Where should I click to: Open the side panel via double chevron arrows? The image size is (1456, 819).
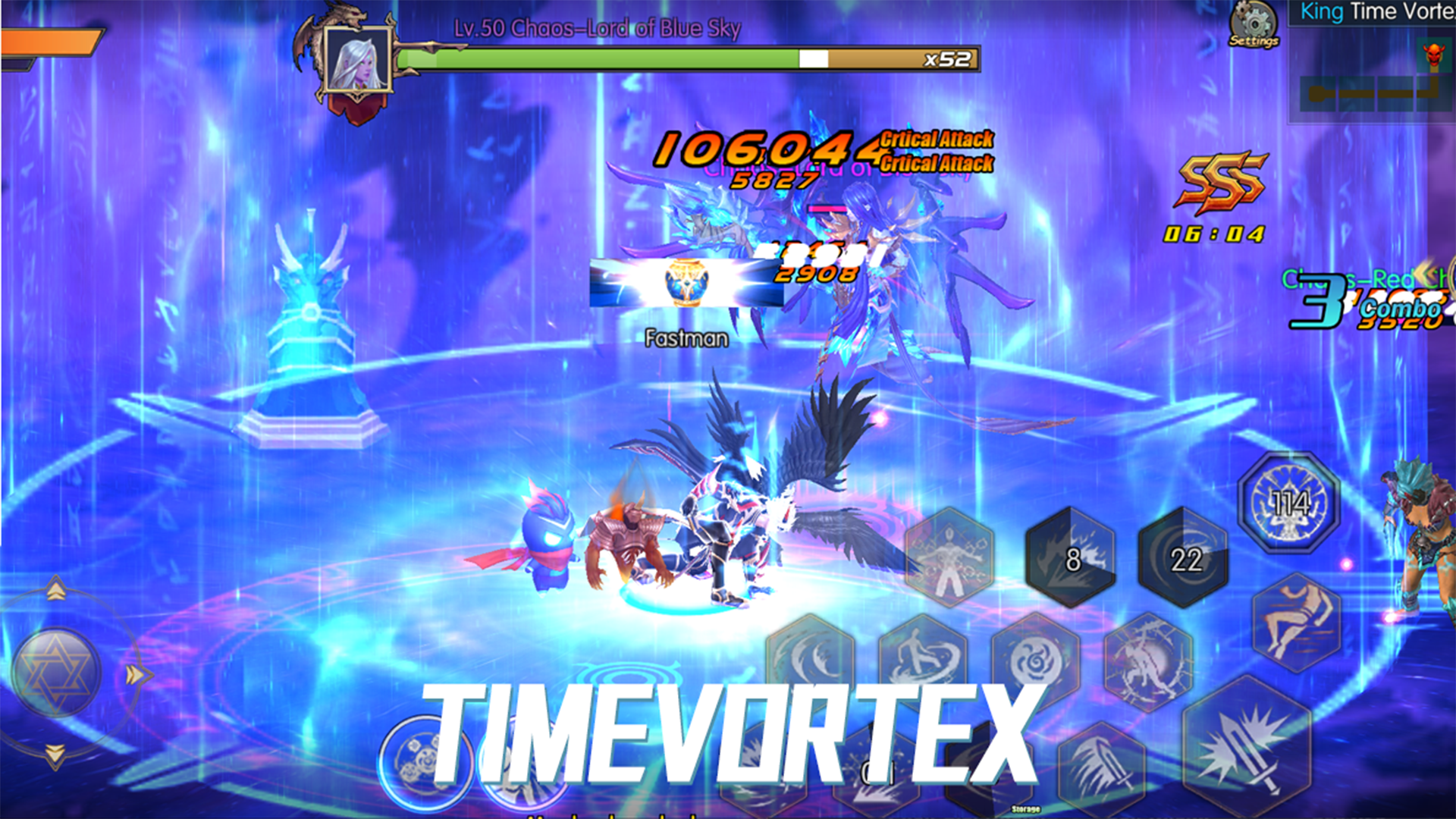(136, 675)
